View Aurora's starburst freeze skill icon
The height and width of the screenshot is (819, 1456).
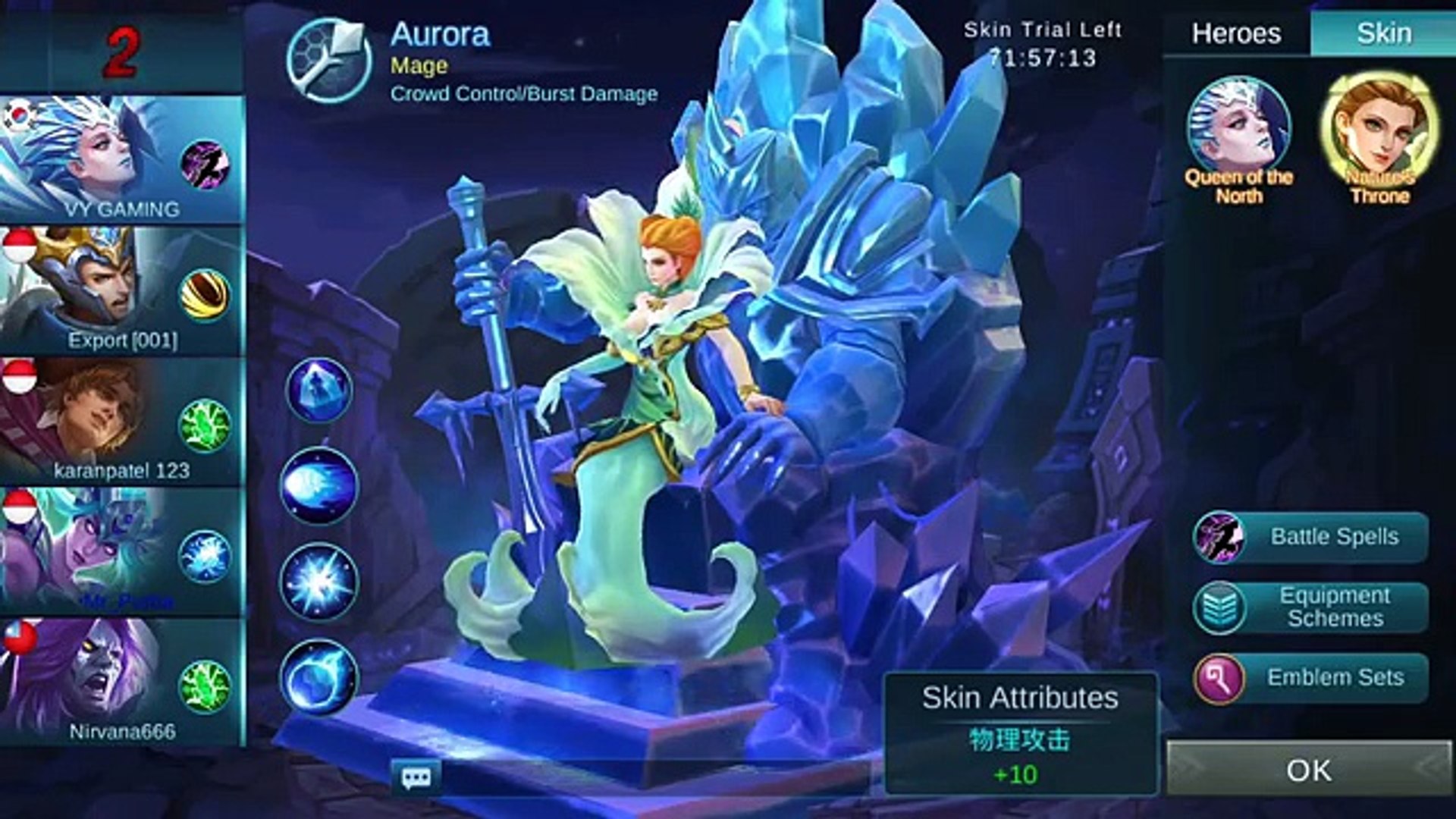318,582
